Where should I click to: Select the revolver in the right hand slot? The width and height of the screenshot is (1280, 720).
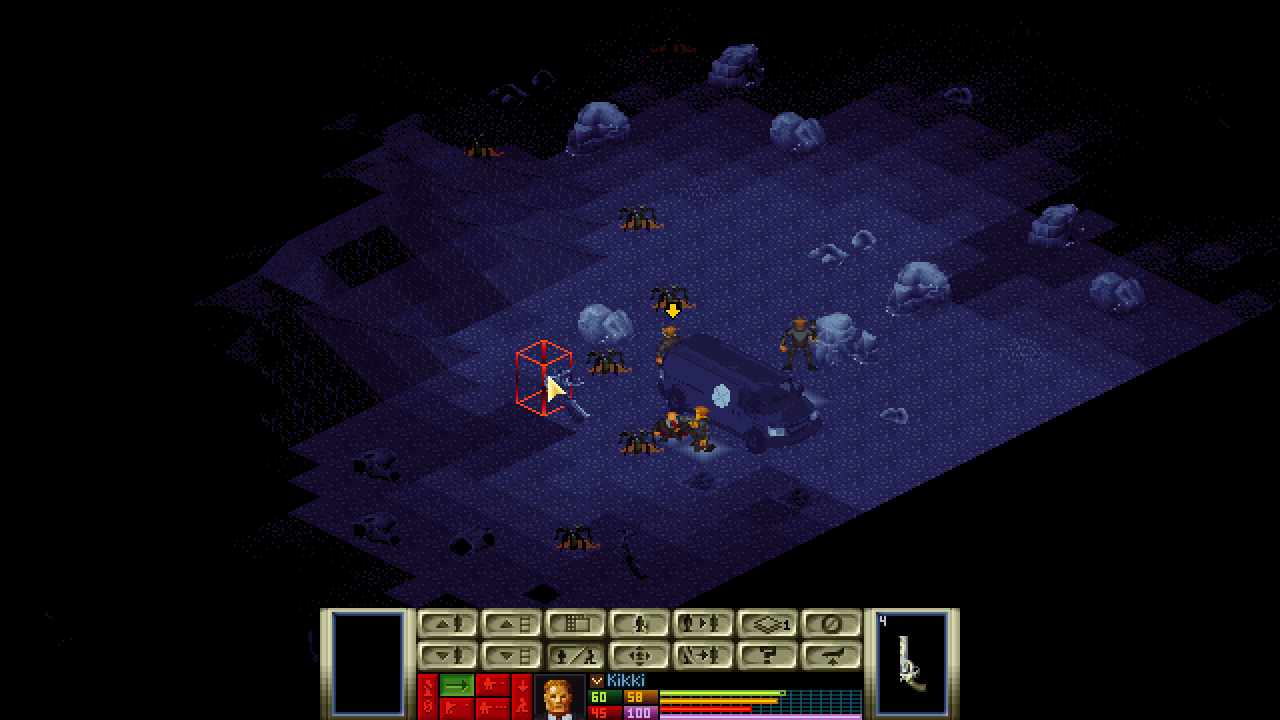(x=911, y=662)
